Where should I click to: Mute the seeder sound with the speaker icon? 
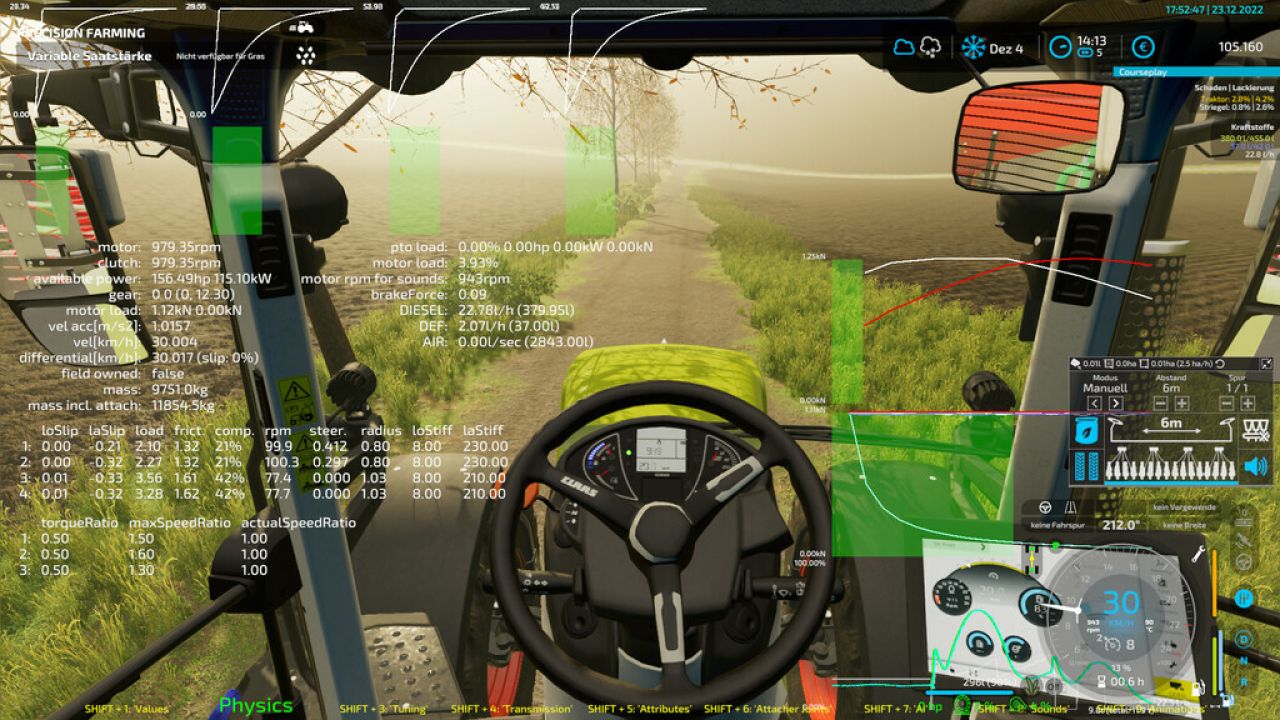(1257, 466)
